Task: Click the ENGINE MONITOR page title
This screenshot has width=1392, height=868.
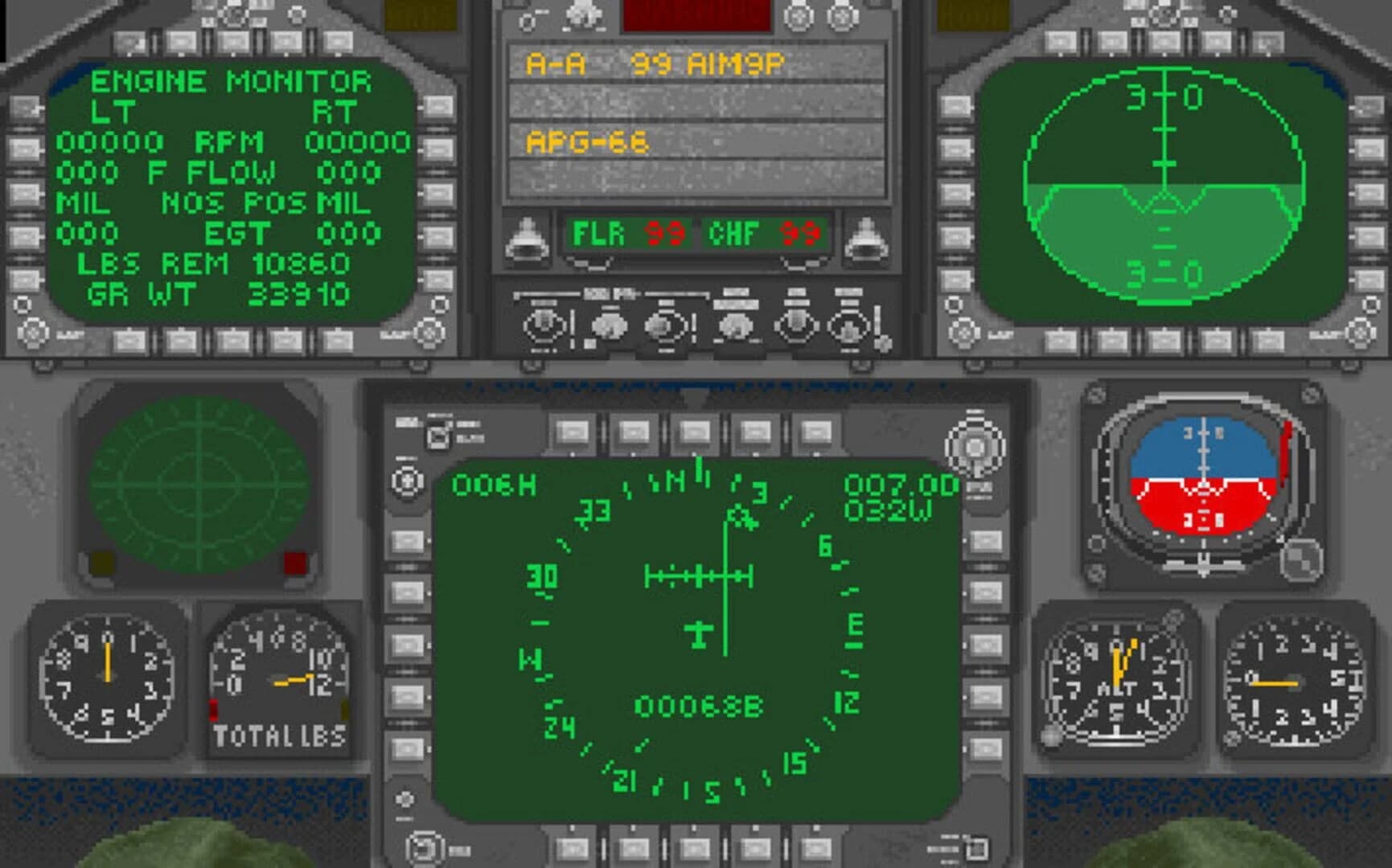Action: coord(231,80)
